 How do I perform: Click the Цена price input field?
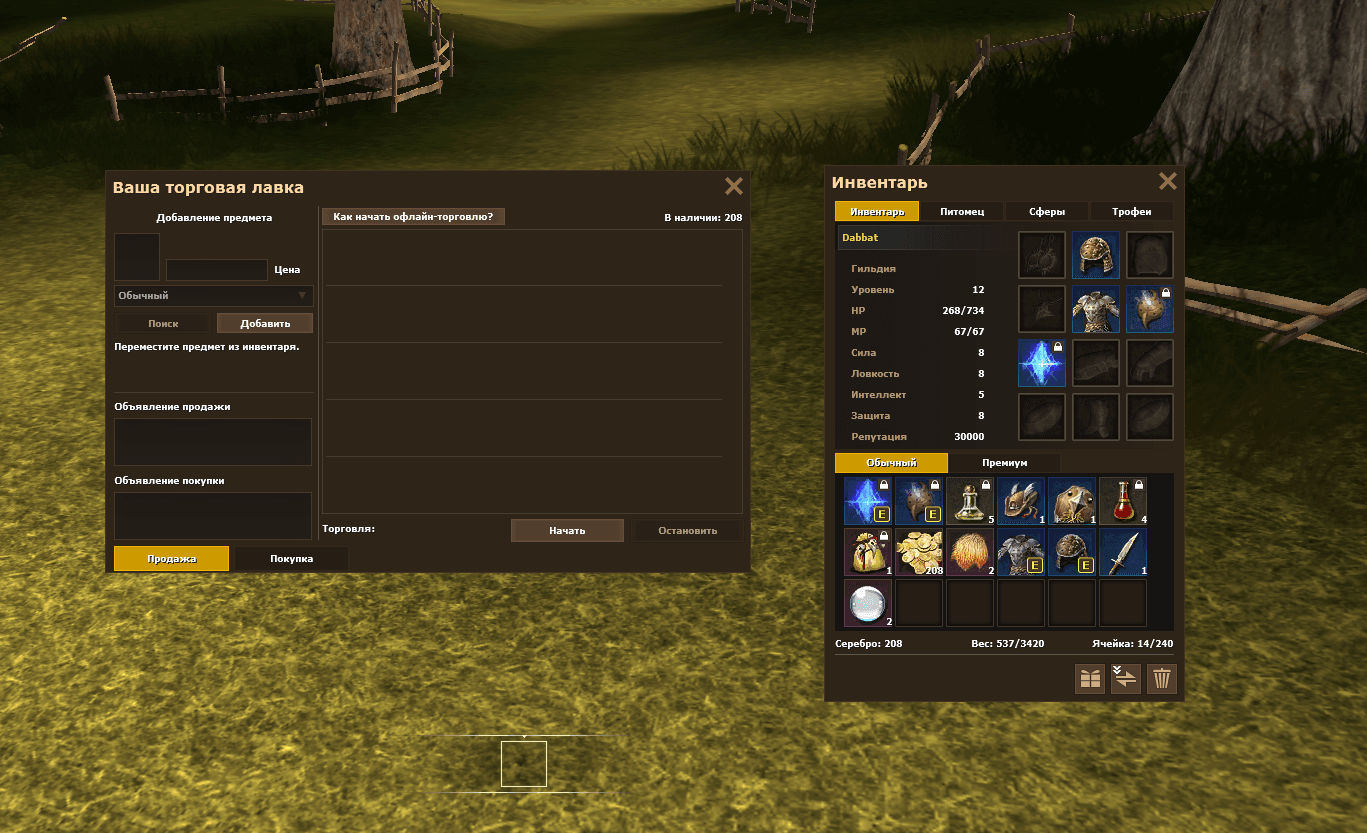tap(216, 270)
